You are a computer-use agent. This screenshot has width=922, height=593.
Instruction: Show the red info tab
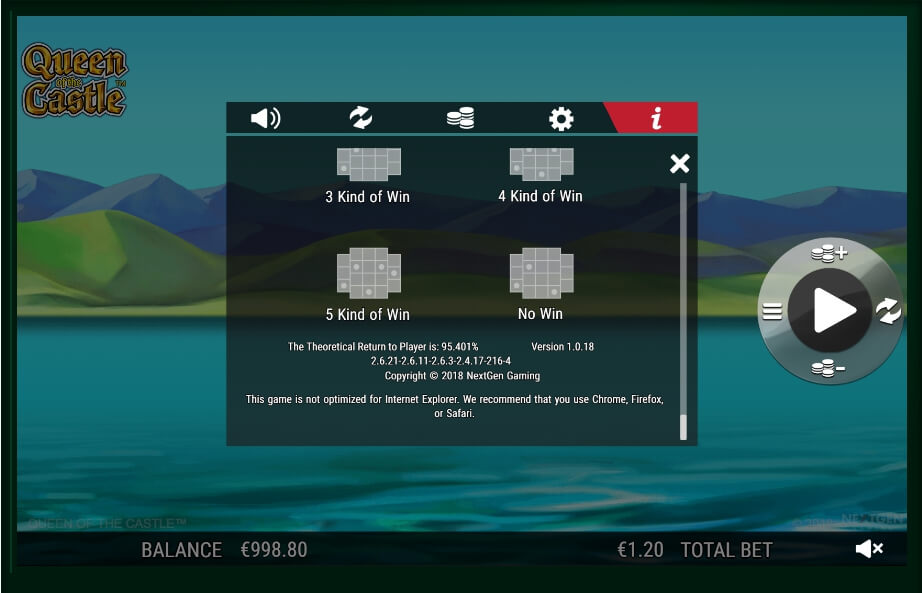tap(656, 119)
